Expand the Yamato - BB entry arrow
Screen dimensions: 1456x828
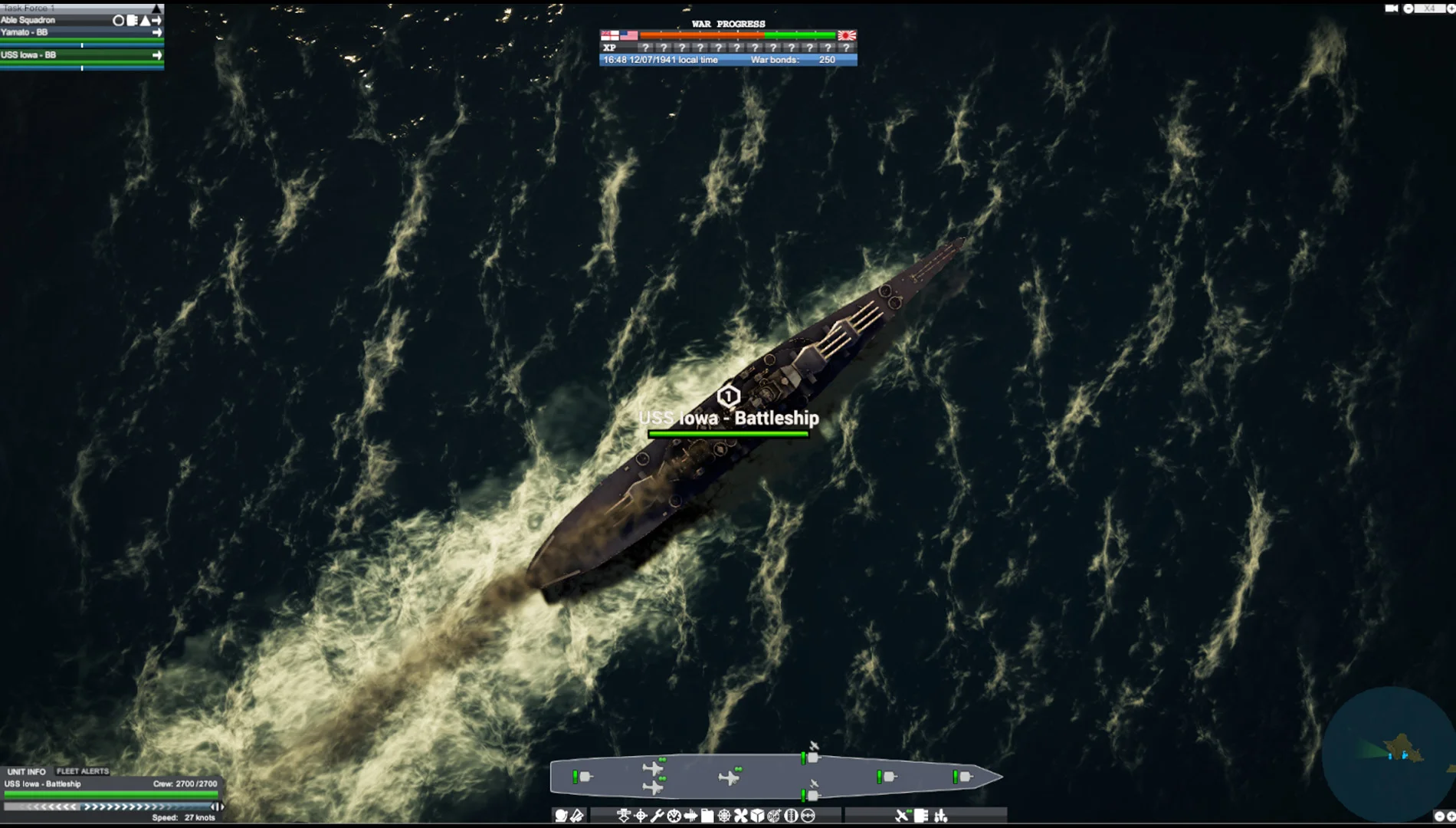[x=158, y=32]
